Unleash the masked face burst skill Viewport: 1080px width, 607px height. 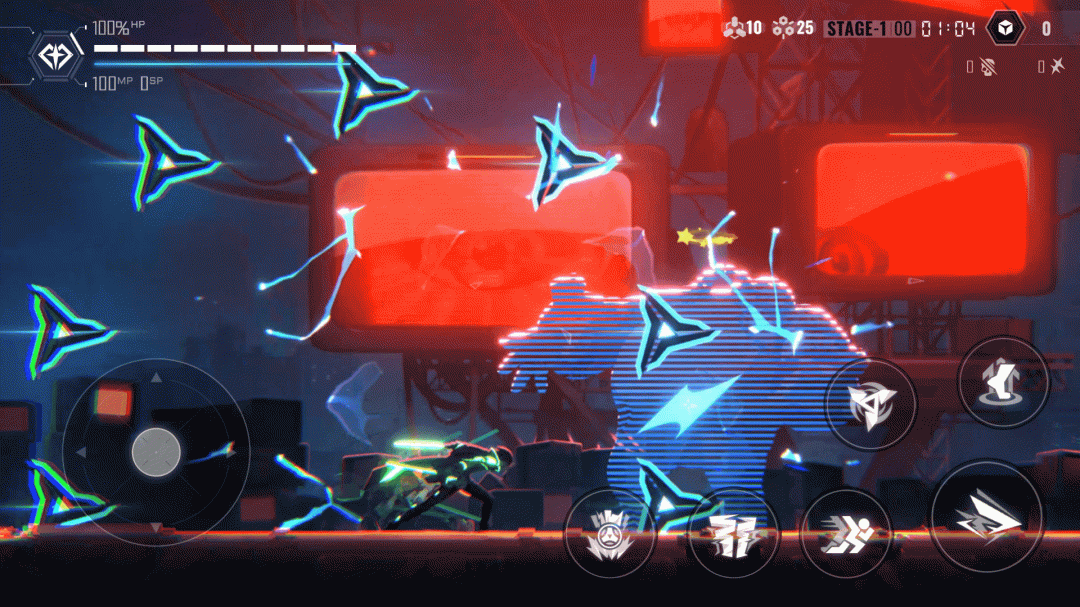click(x=610, y=533)
